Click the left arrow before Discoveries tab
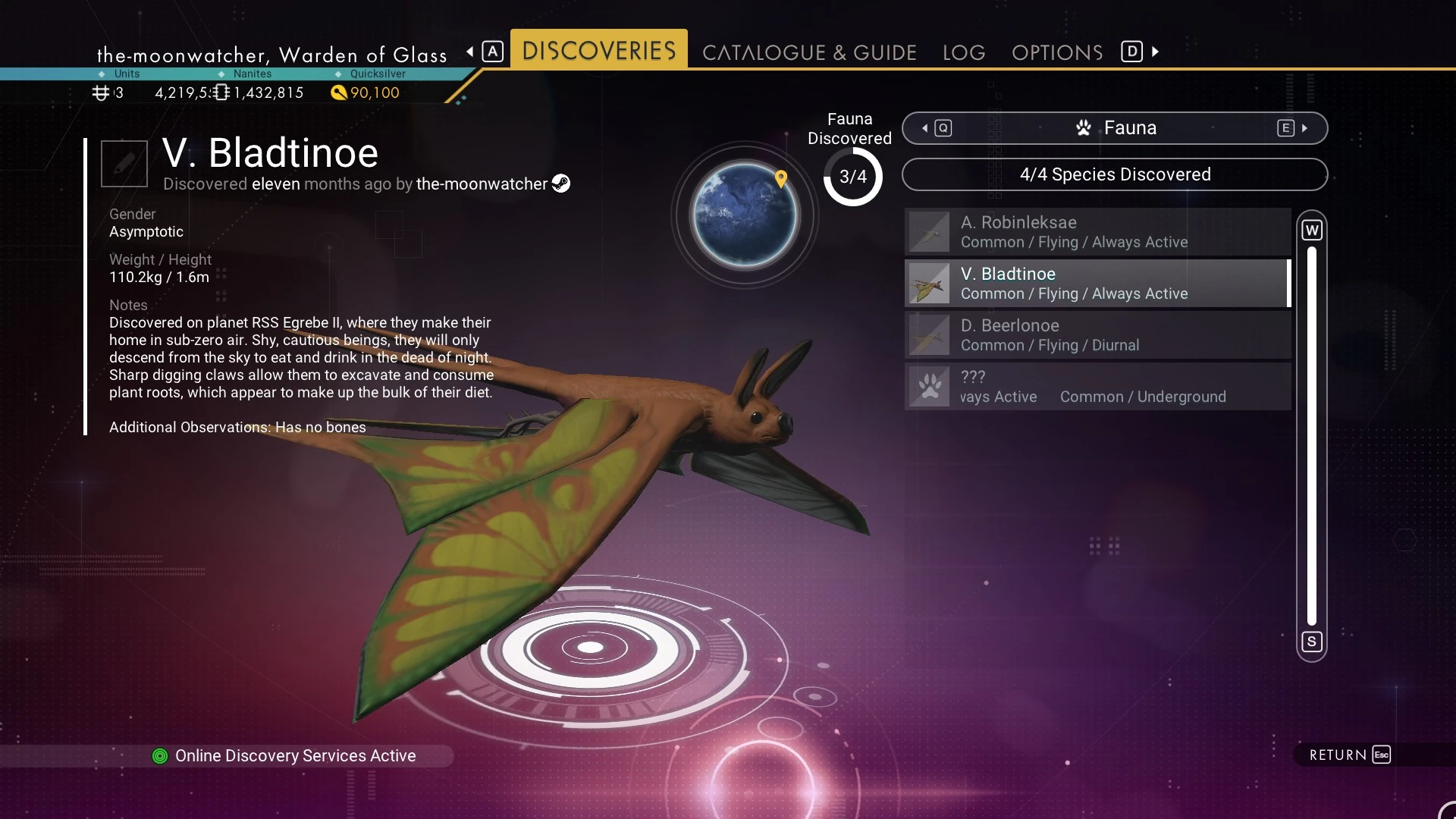1456x819 pixels. point(471,52)
